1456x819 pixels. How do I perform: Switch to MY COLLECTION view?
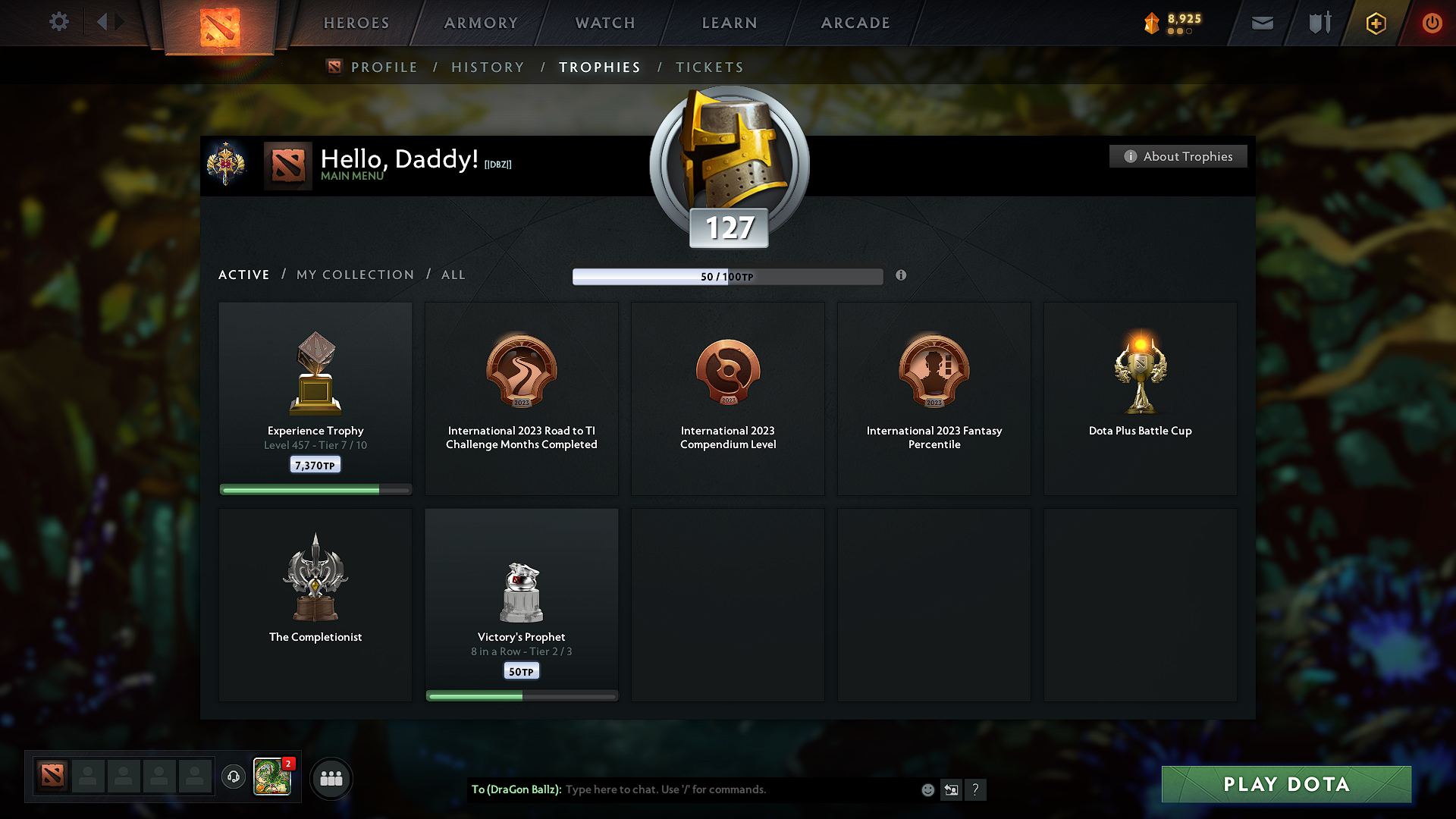[354, 275]
